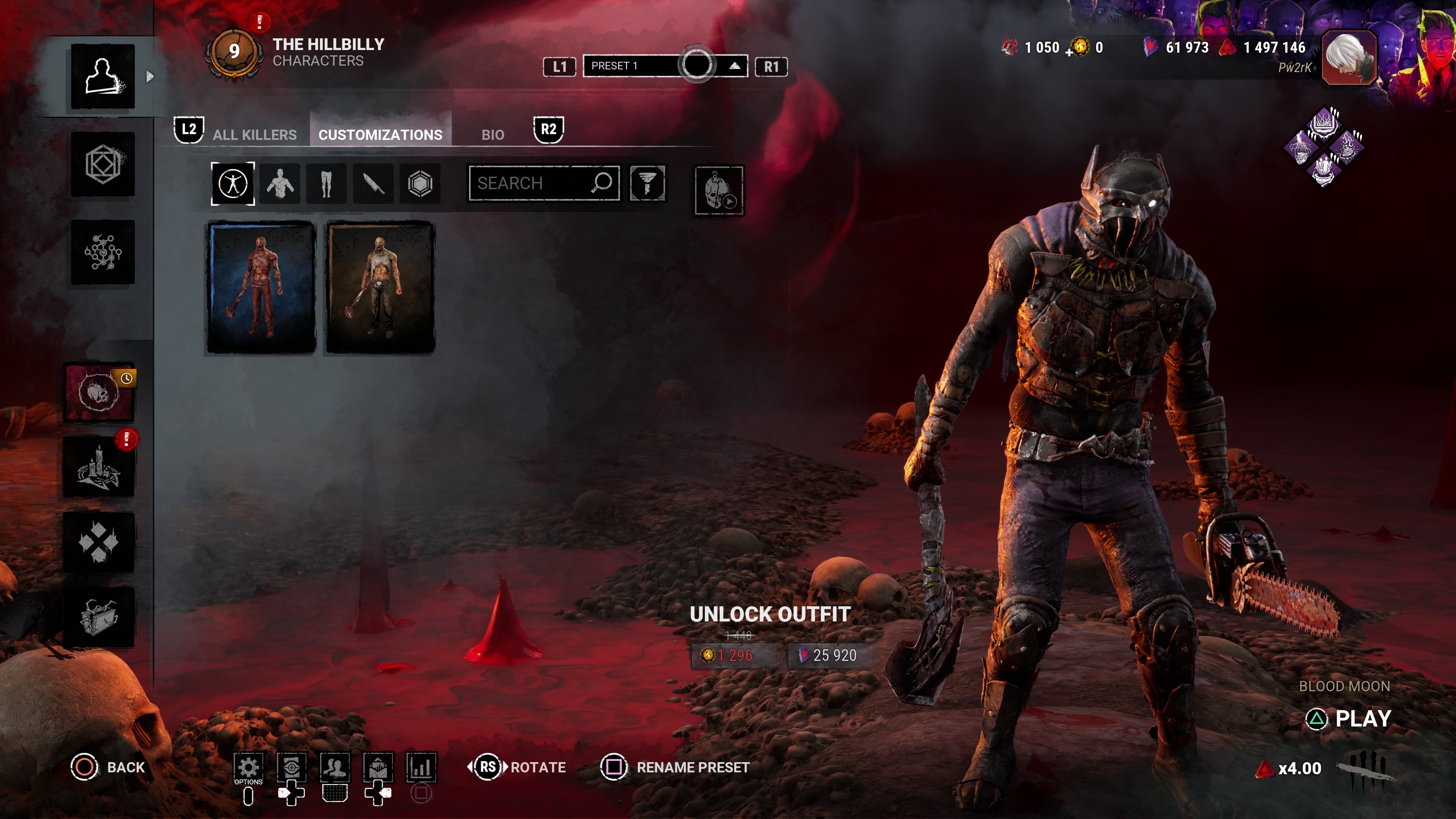The width and height of the screenshot is (1456, 819).
Task: Select the blood-red Hillbilly outfit thumbnail
Action: [x=261, y=287]
